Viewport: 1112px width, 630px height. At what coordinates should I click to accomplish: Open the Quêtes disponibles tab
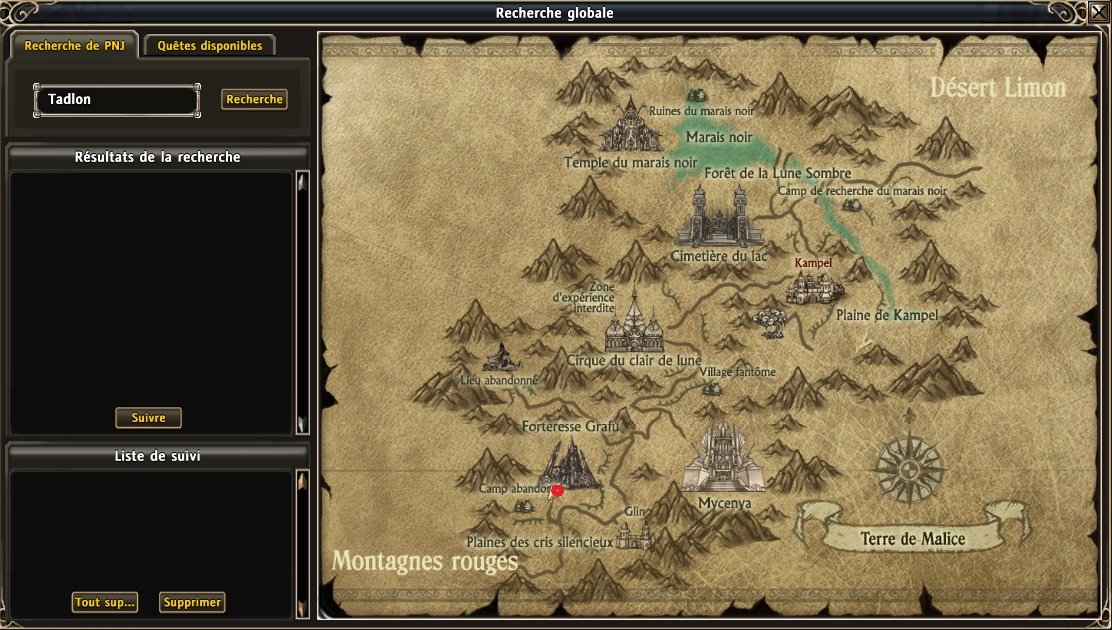point(209,46)
